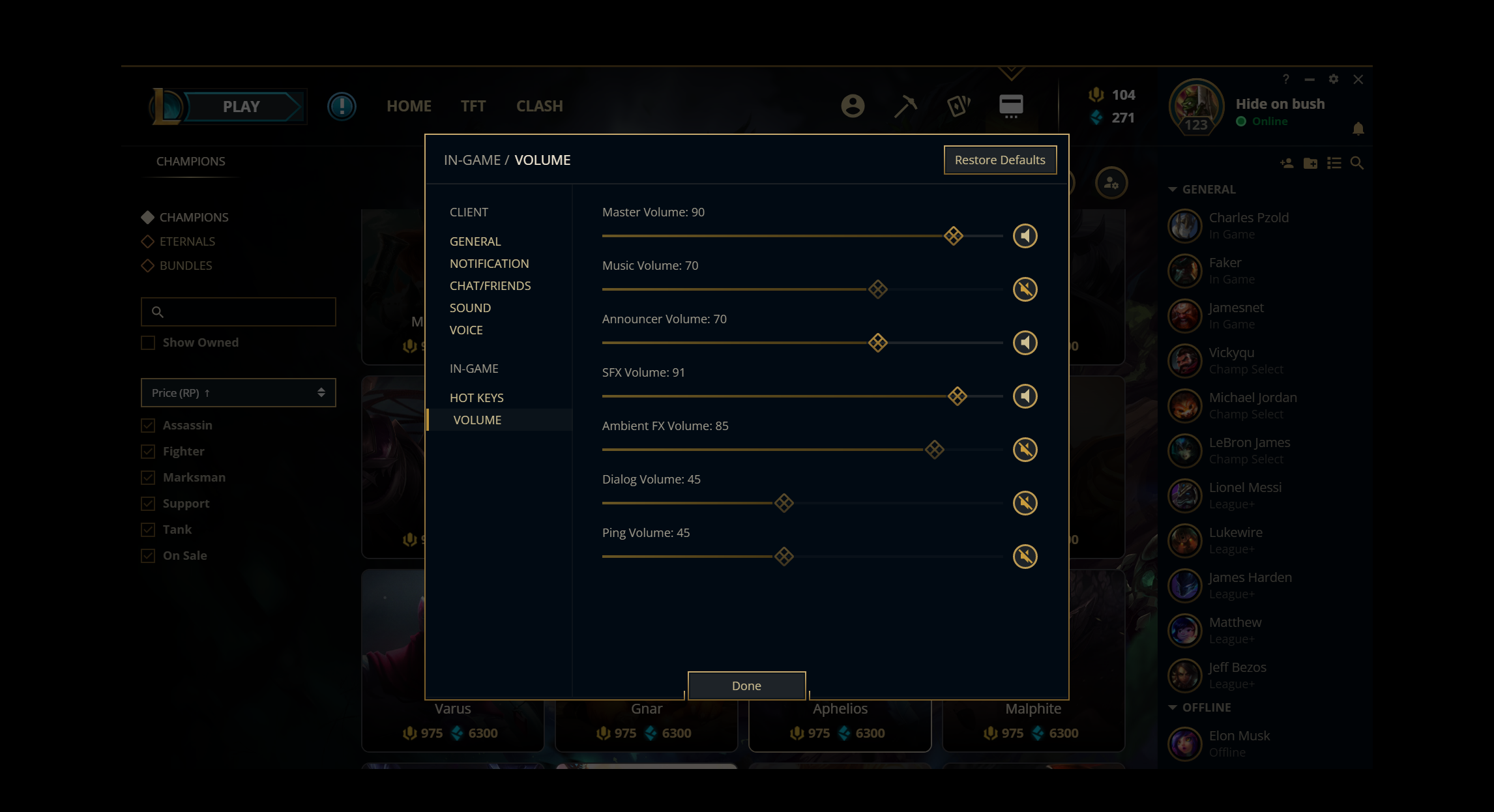Click the Dialog Volume slider handle
The width and height of the screenshot is (1494, 812).
point(784,503)
